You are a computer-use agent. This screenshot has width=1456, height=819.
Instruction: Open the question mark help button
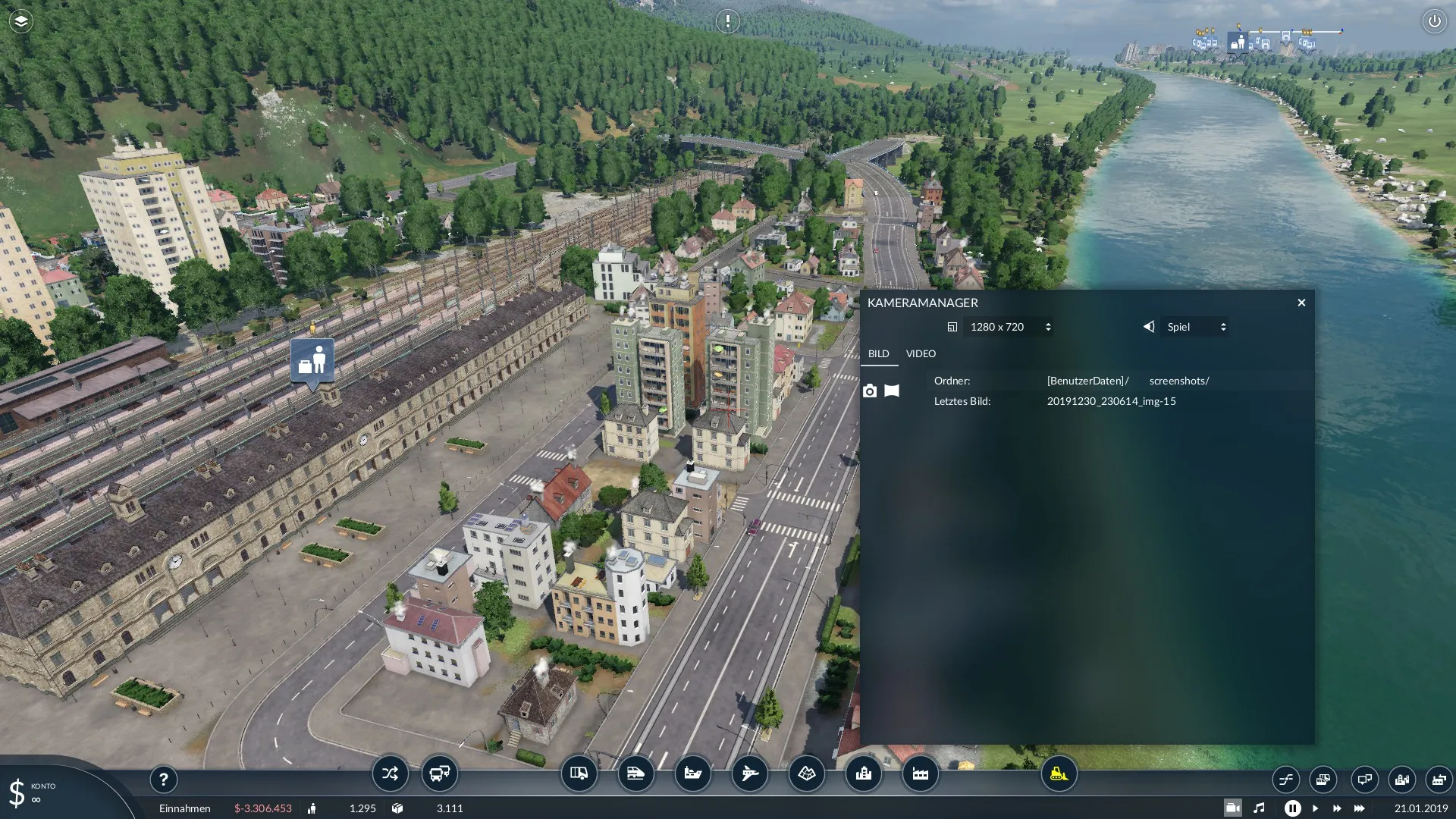(163, 779)
